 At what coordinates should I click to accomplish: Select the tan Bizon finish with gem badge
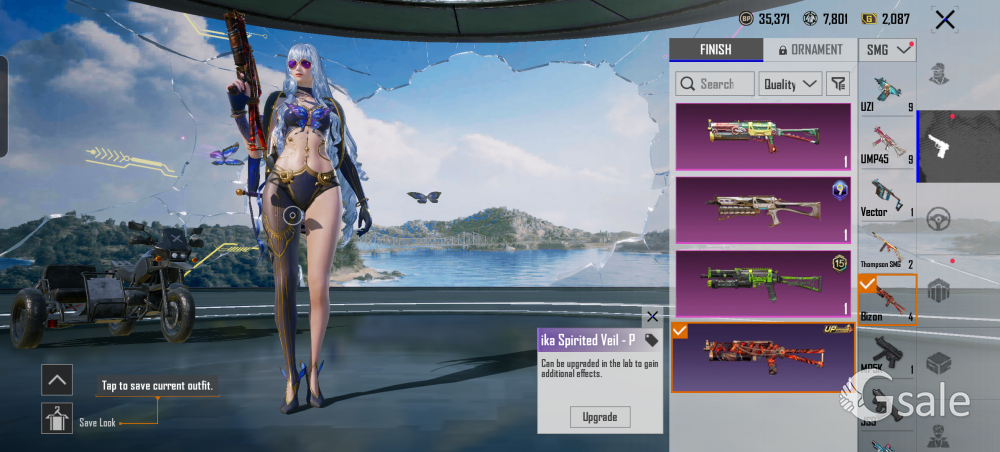[764, 210]
